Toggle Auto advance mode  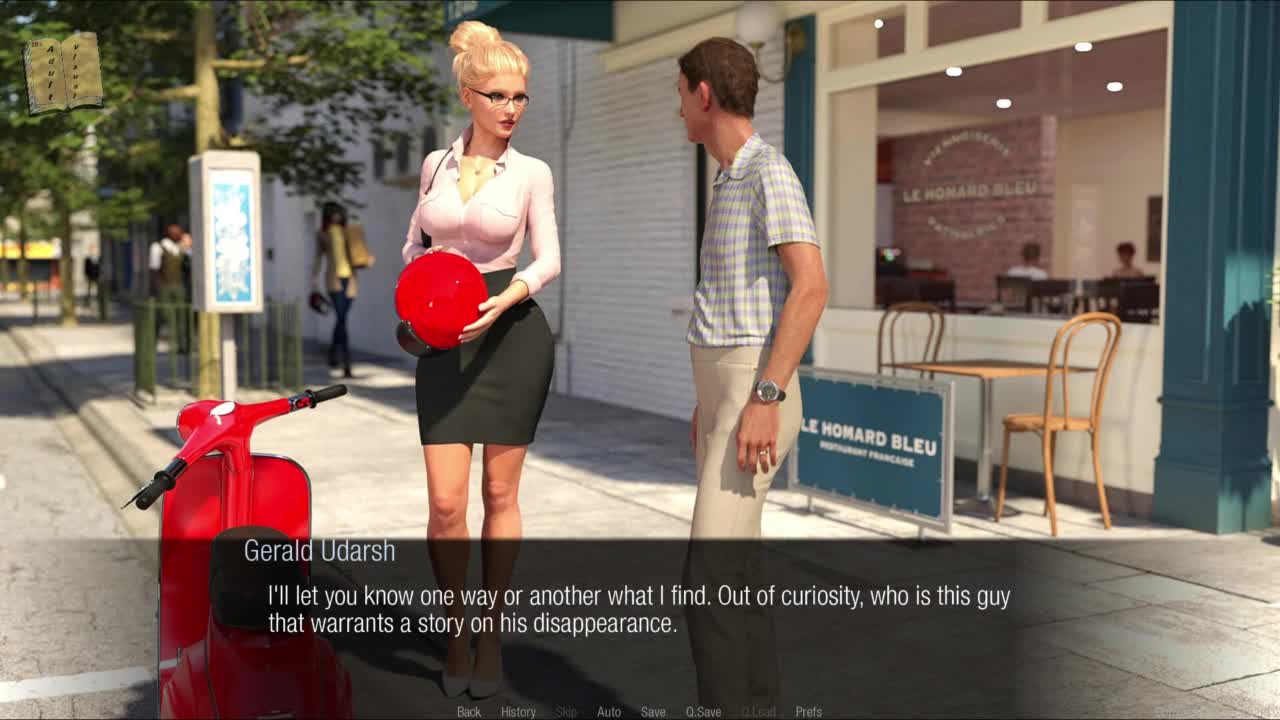609,712
